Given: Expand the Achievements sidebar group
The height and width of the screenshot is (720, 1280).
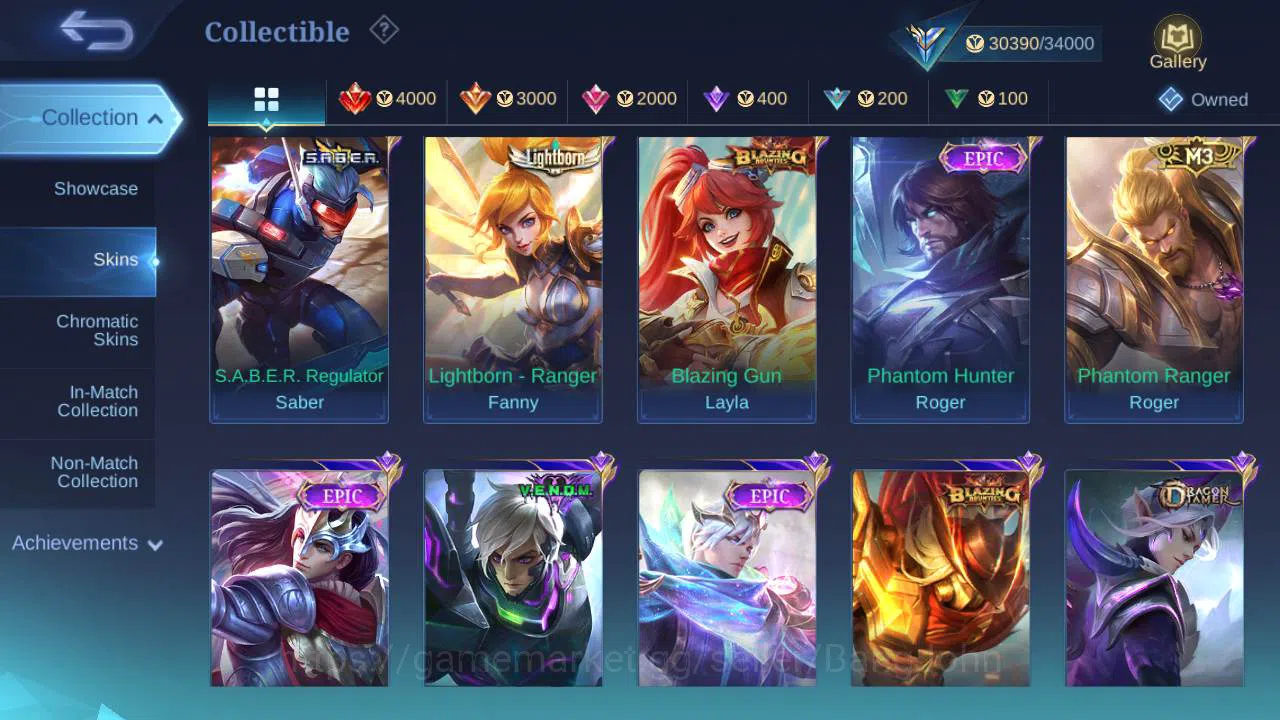Looking at the screenshot, I should pos(85,543).
